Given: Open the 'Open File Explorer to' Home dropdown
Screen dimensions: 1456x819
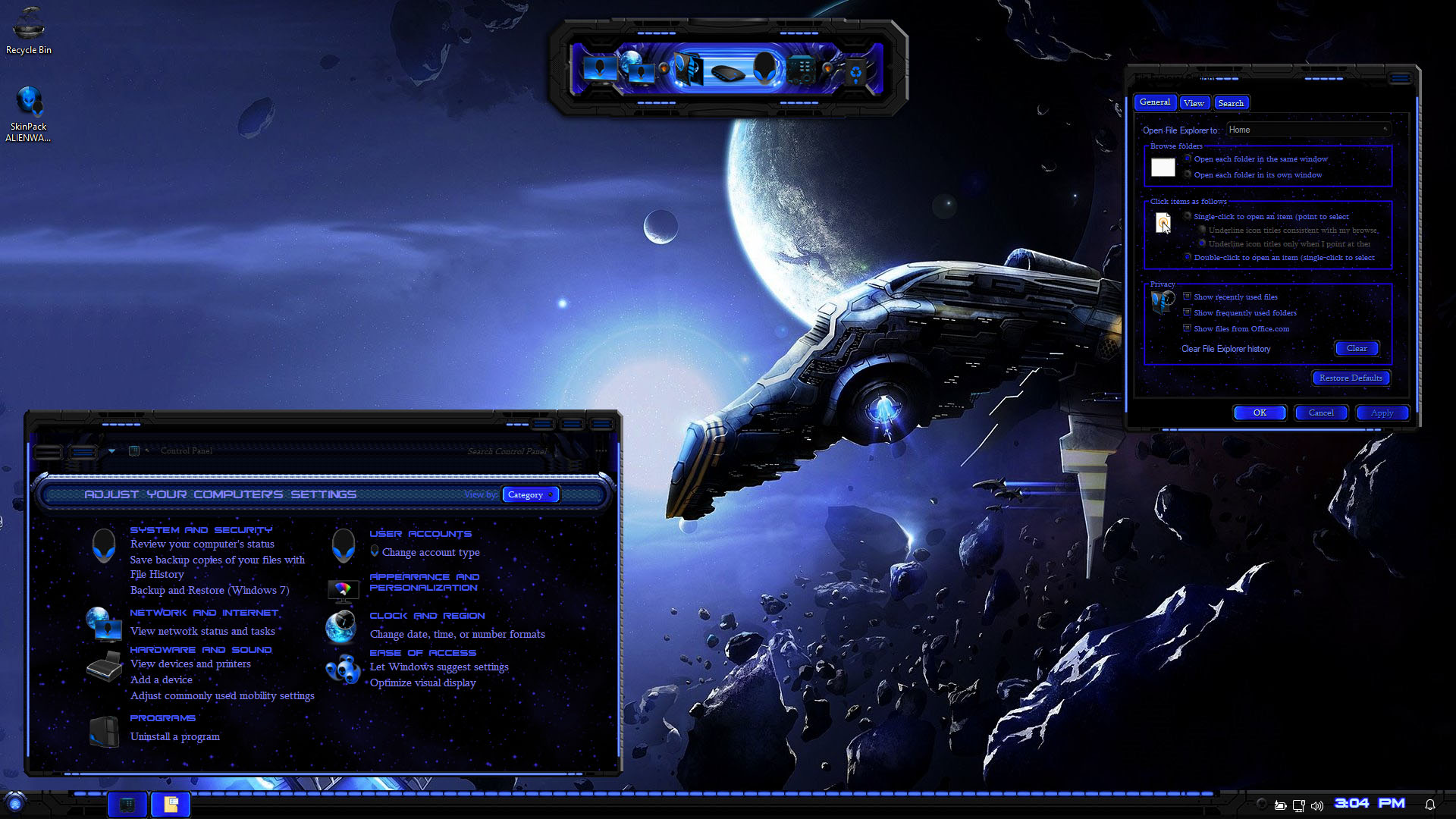Looking at the screenshot, I should click(x=1309, y=130).
